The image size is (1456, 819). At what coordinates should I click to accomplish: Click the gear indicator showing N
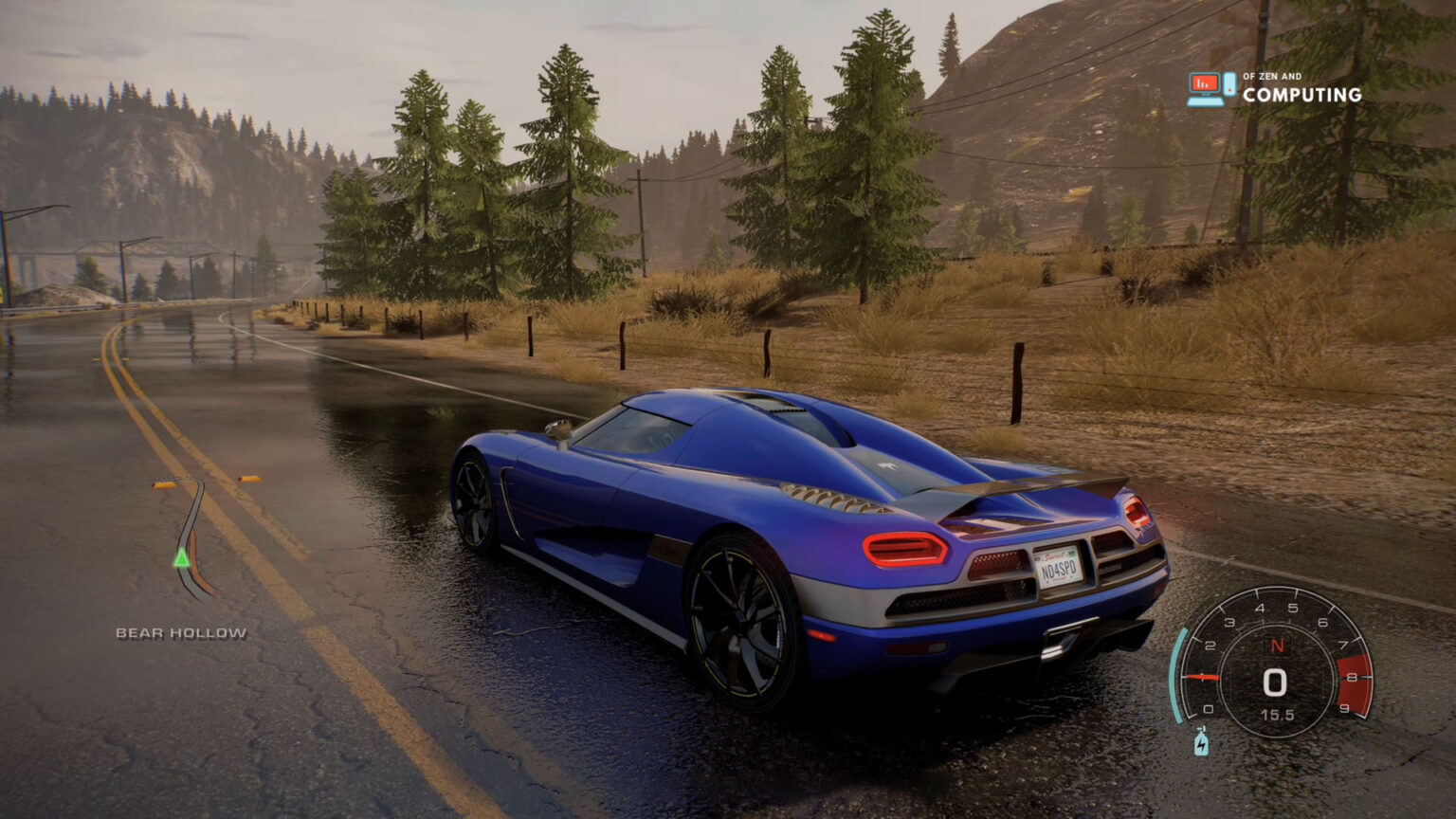click(x=1279, y=645)
